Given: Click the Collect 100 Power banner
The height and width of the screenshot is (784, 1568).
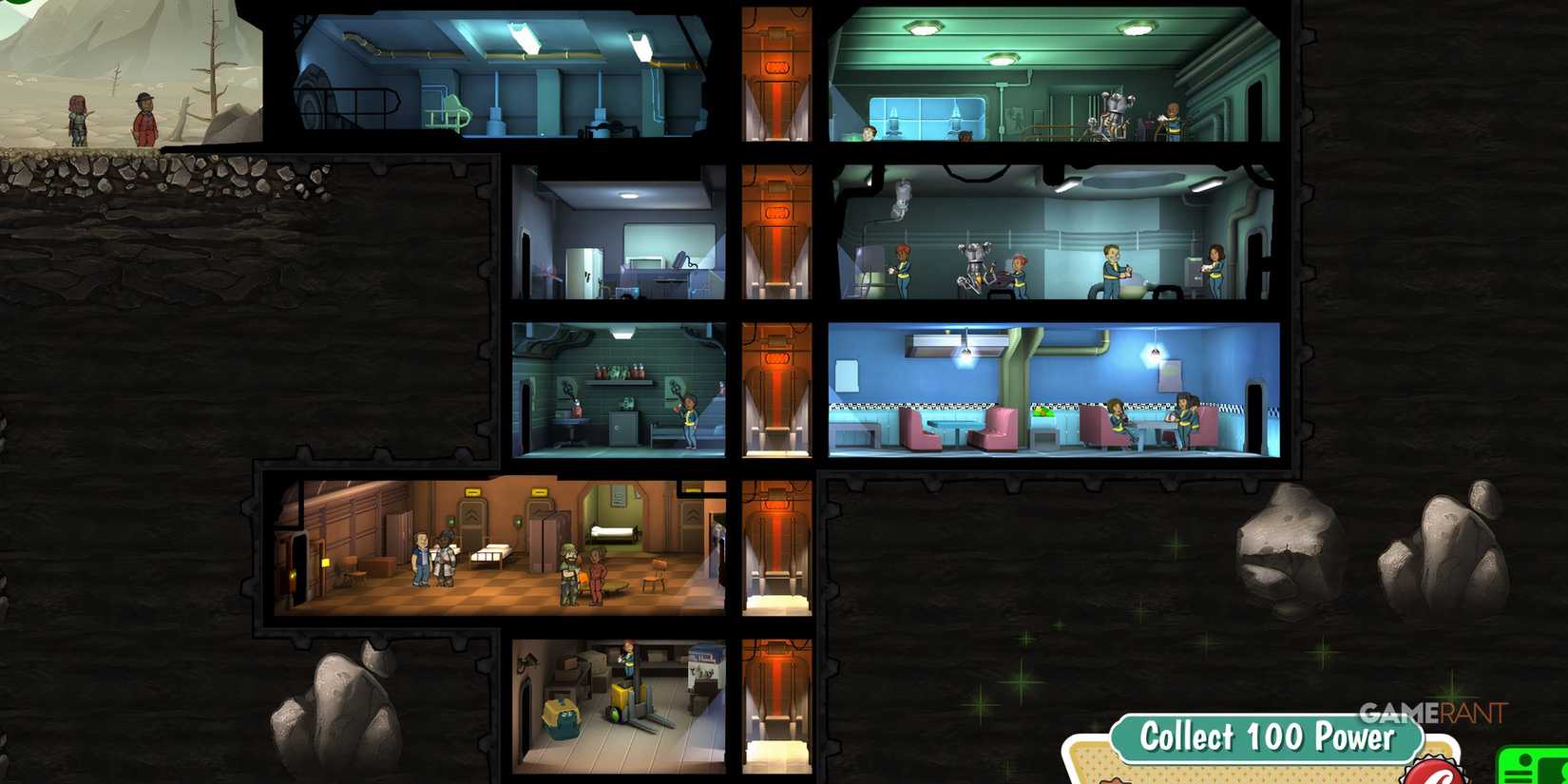Looking at the screenshot, I should [1269, 736].
